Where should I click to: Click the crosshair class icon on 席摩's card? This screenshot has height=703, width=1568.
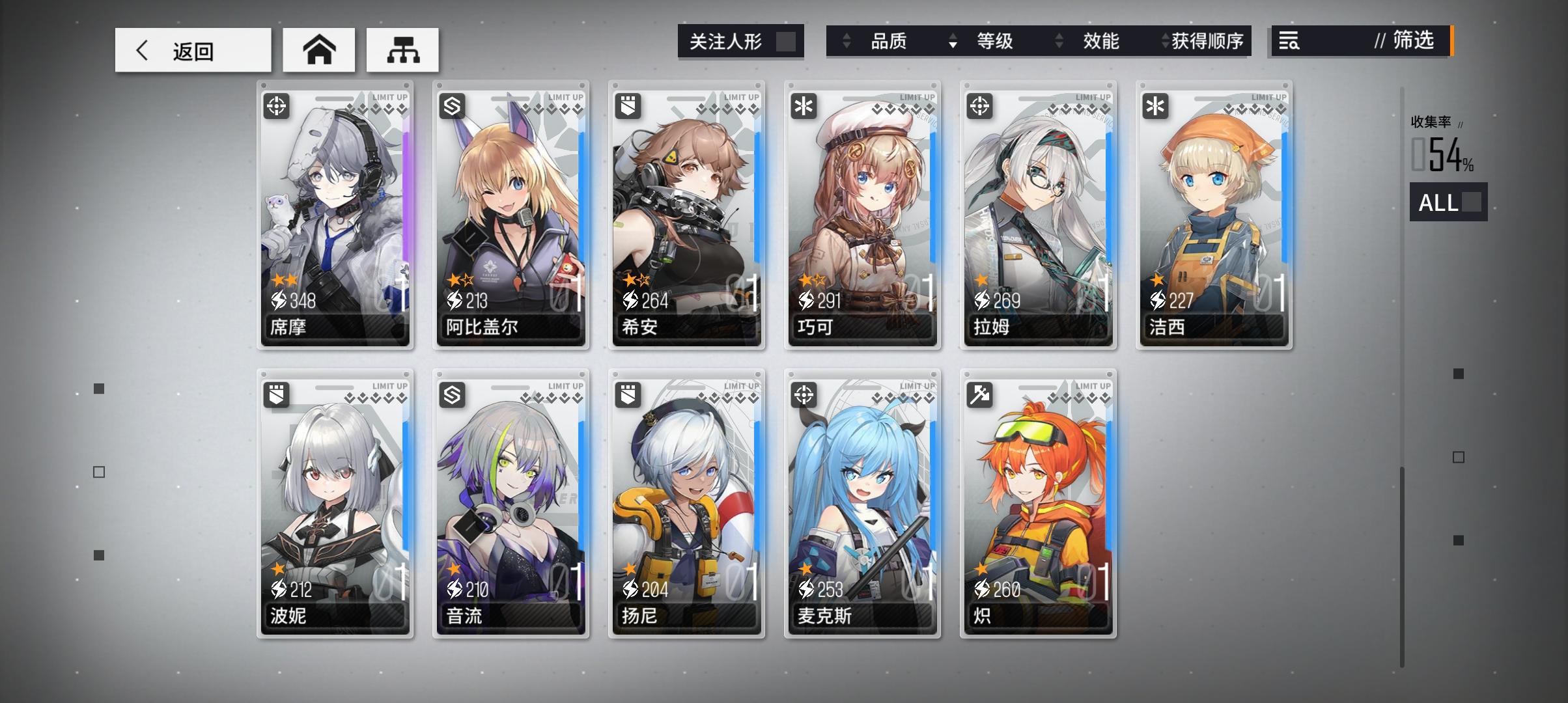tap(277, 105)
